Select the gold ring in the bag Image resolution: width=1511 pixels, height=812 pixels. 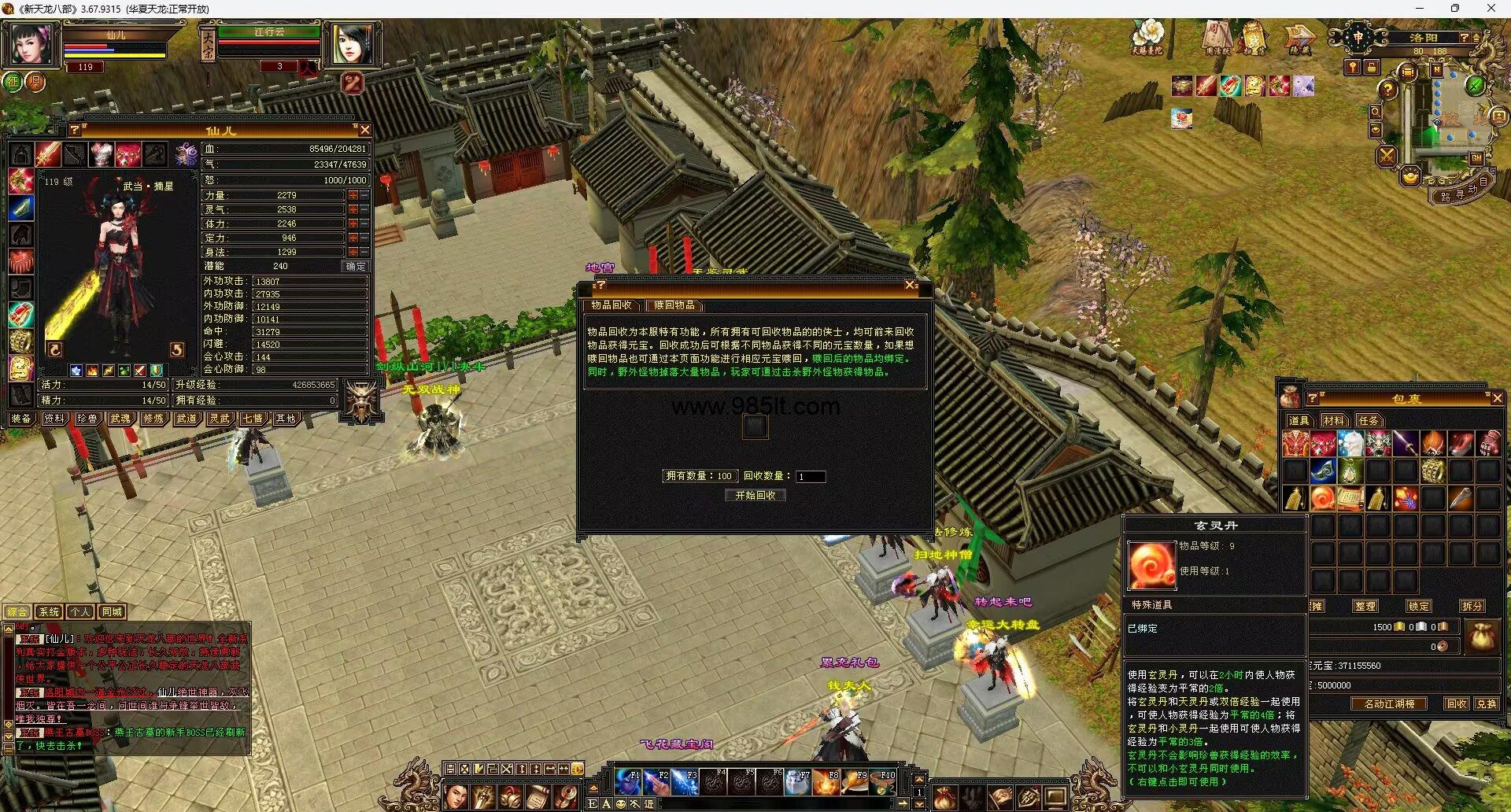pos(1433,471)
